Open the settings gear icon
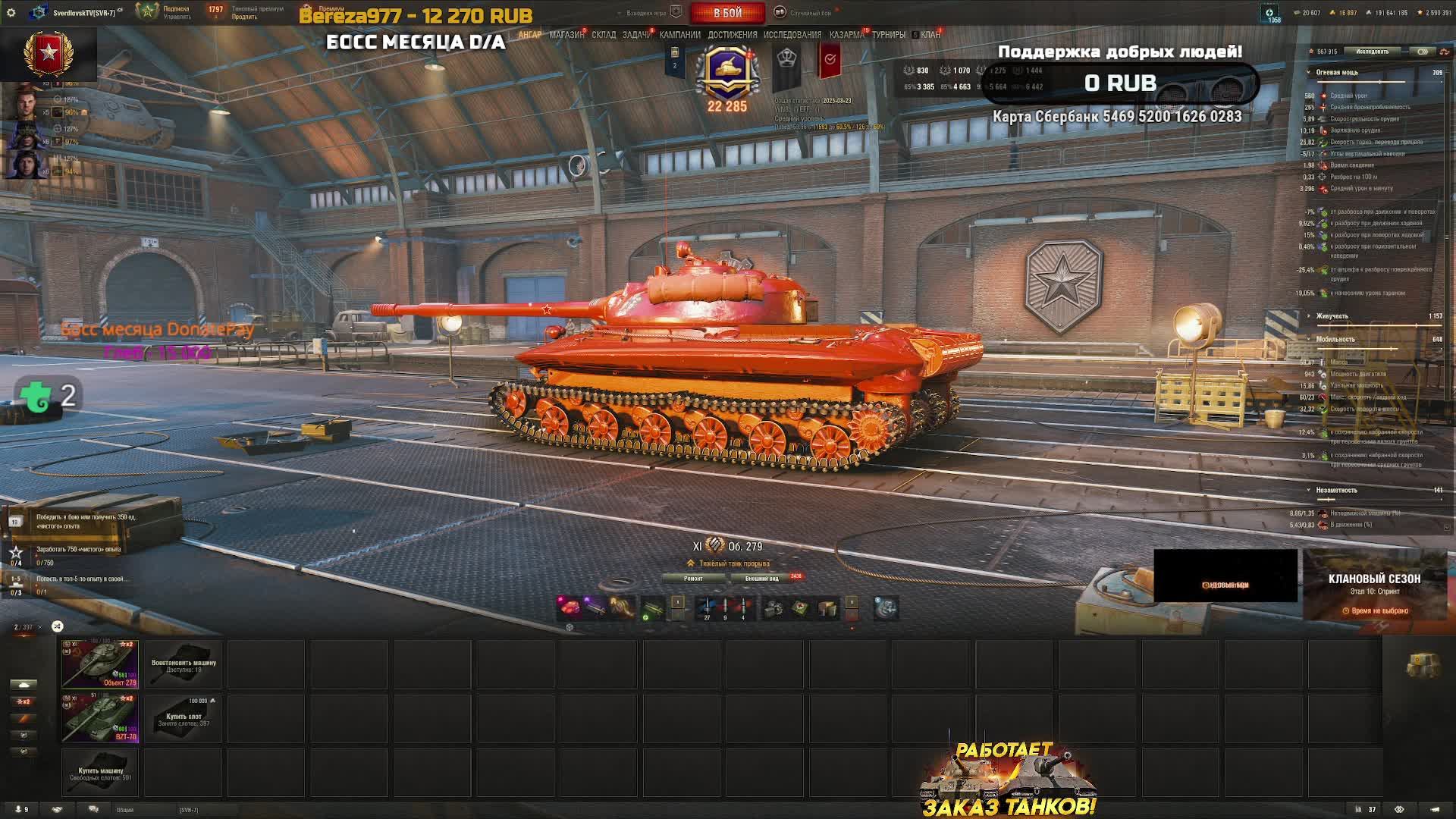The image size is (1456, 819). 11,13
